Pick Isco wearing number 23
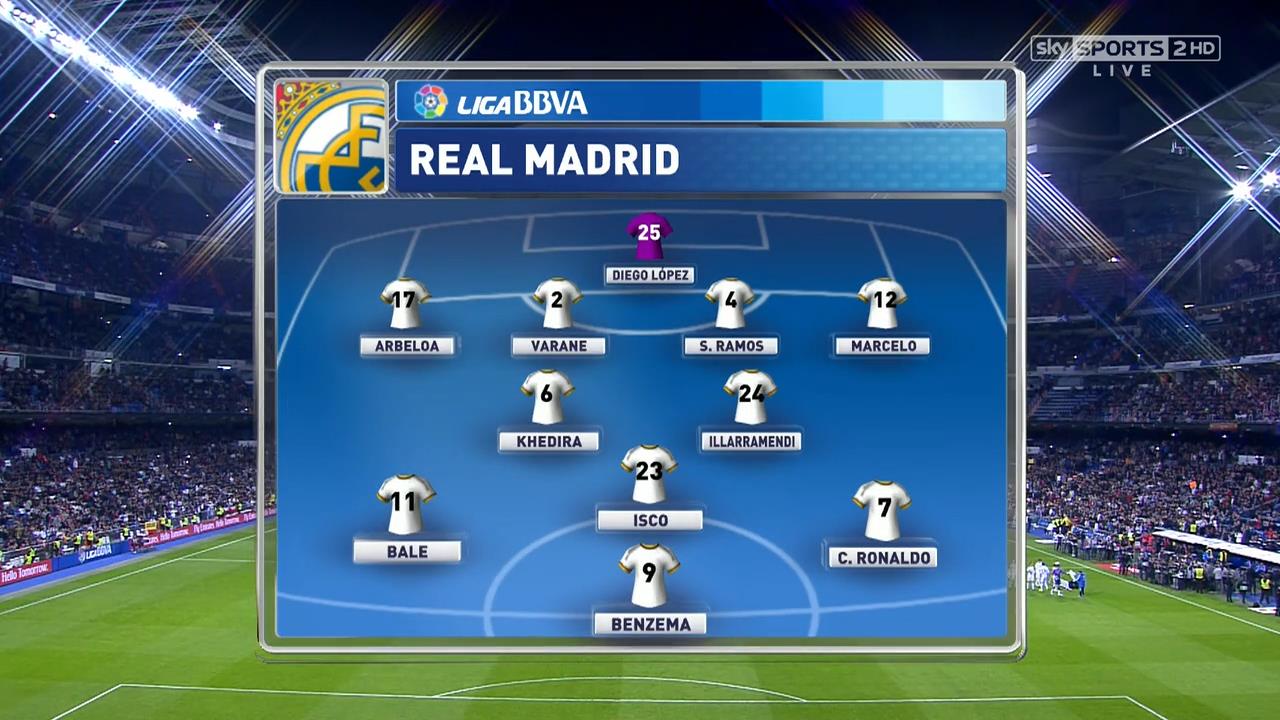The height and width of the screenshot is (720, 1280). (x=649, y=474)
